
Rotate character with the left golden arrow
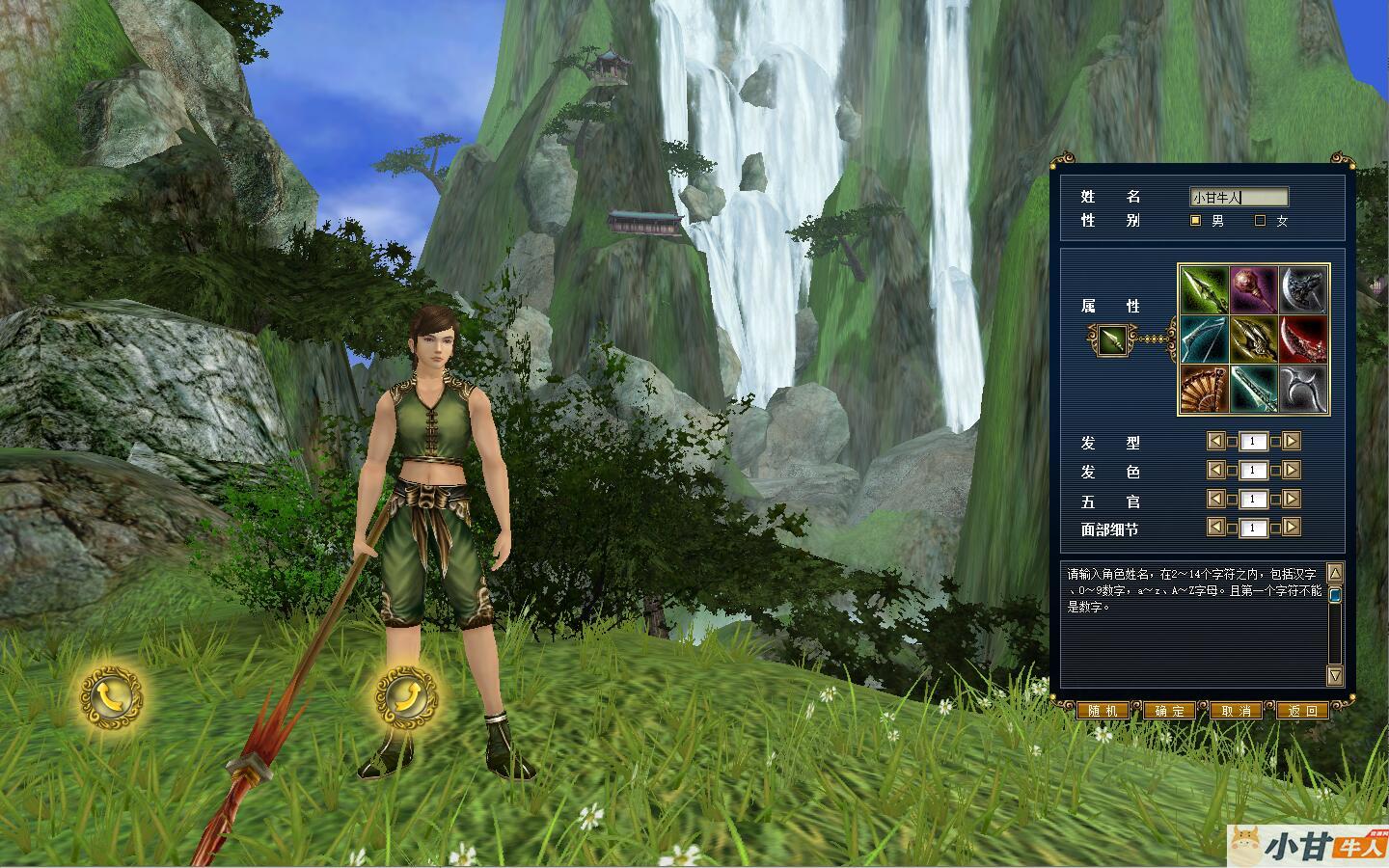(x=111, y=695)
